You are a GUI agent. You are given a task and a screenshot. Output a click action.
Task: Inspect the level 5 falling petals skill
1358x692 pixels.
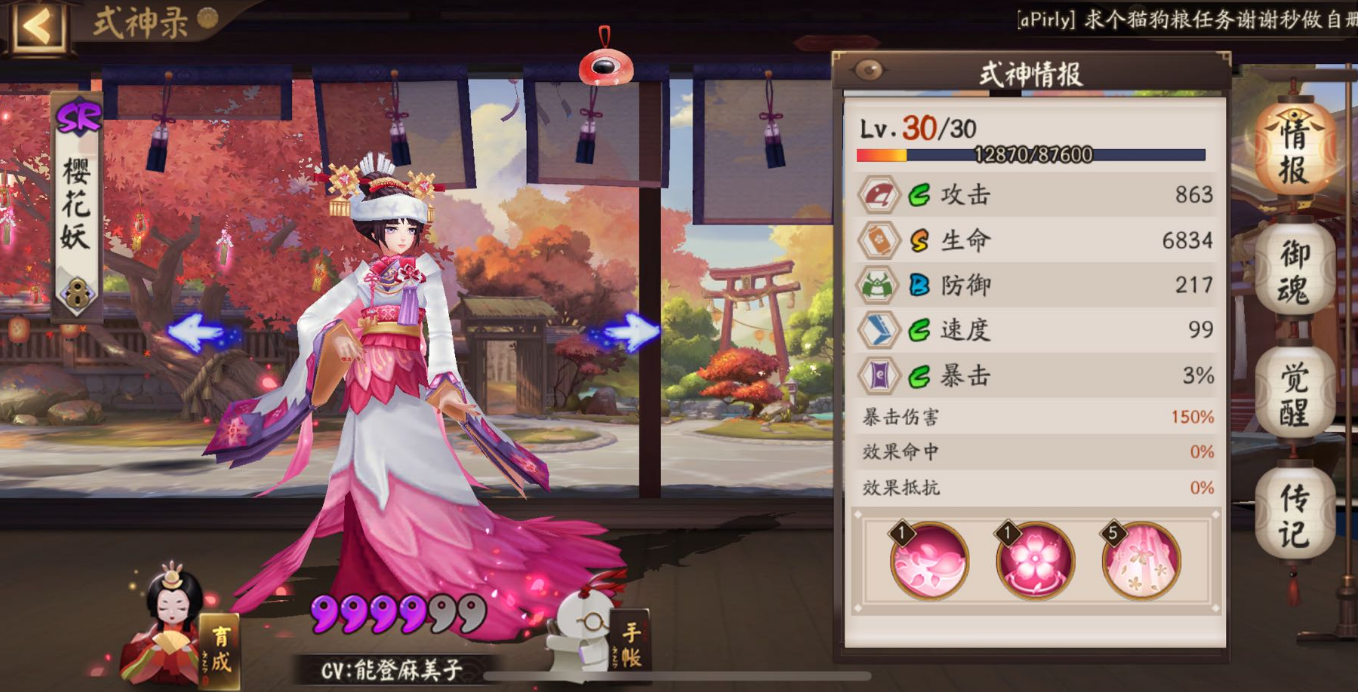[x=1141, y=561]
